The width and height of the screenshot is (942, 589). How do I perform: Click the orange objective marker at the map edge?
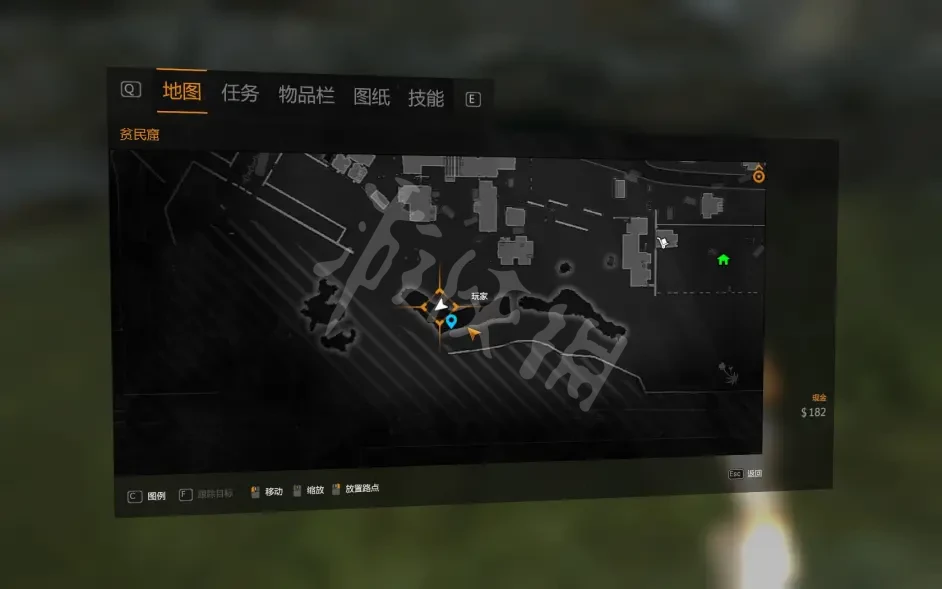point(759,175)
